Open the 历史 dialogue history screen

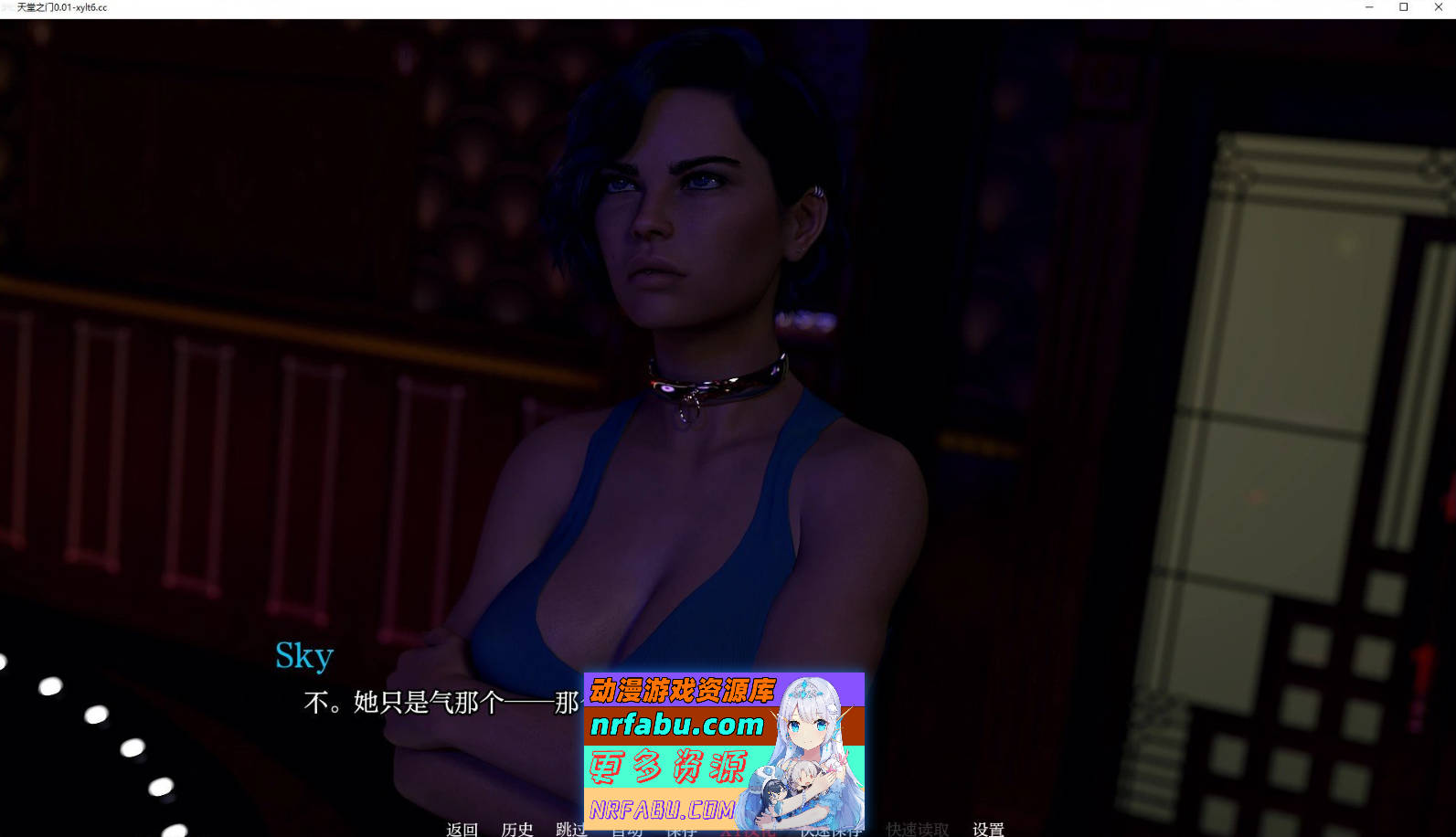point(517,830)
